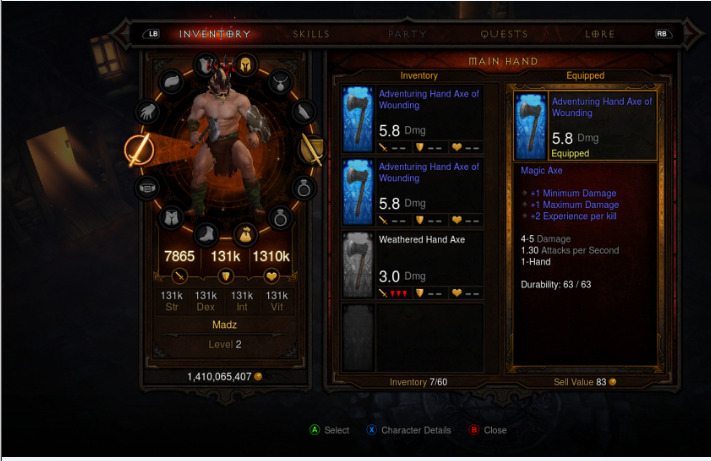Select the gloves equipment slot

(x=147, y=111)
